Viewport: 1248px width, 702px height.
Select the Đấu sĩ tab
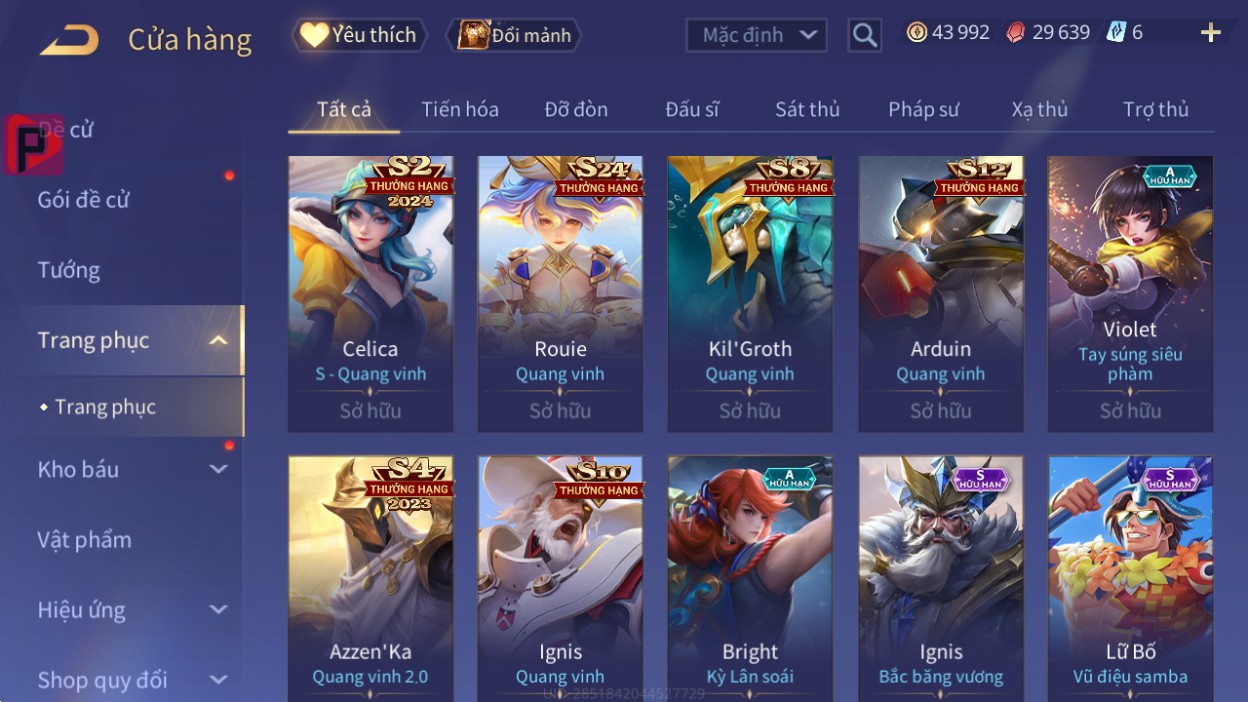[x=692, y=109]
